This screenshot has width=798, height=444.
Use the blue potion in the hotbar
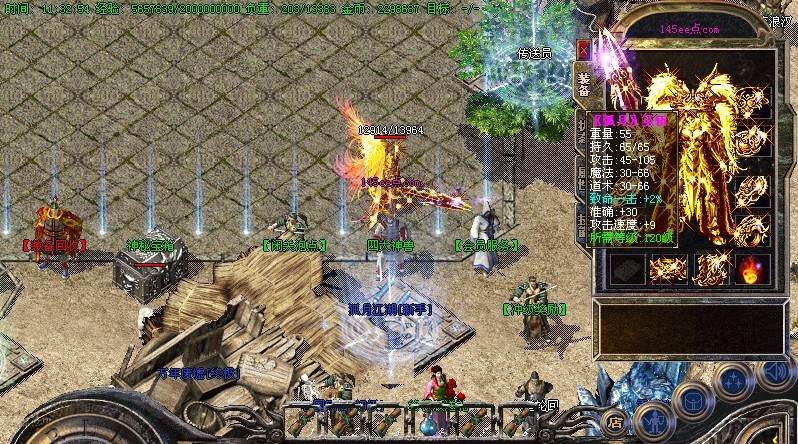[428, 425]
